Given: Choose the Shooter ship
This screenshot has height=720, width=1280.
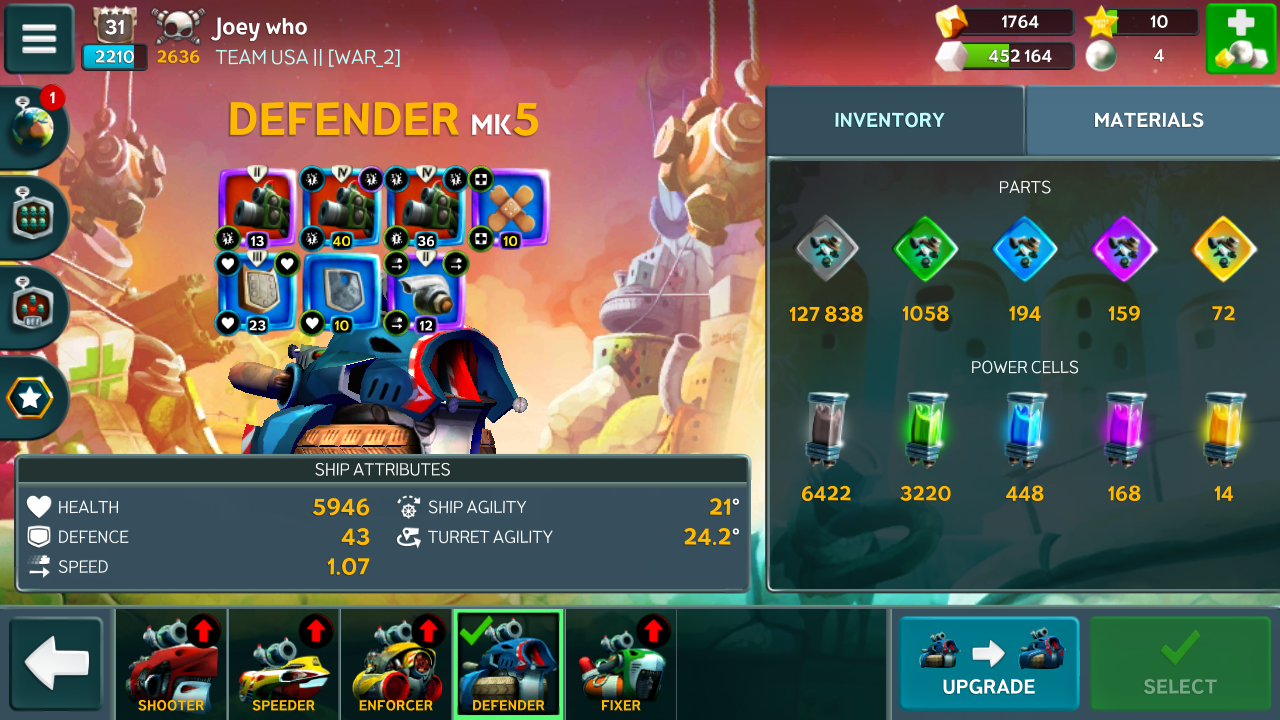Looking at the screenshot, I should point(171,663).
